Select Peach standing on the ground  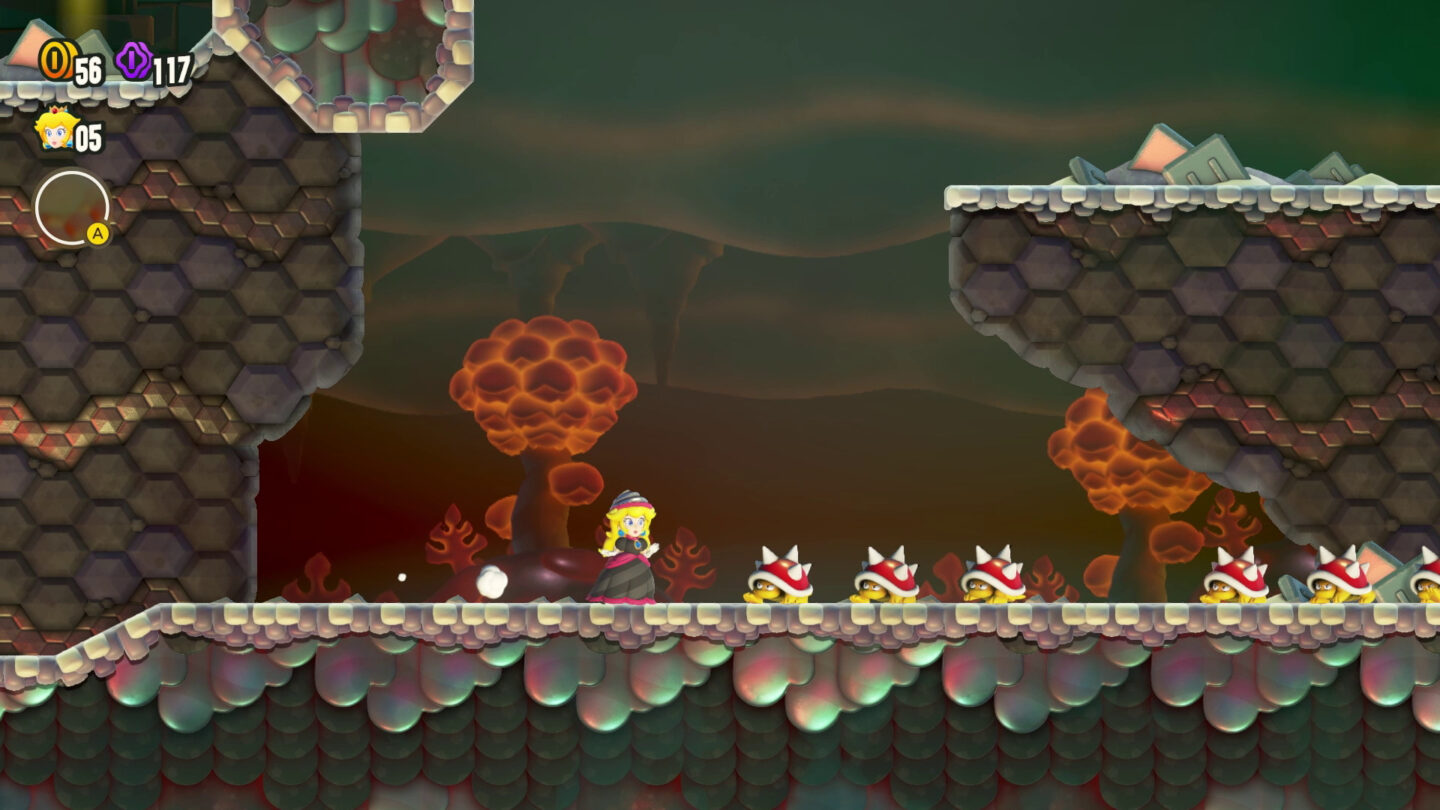coord(628,555)
